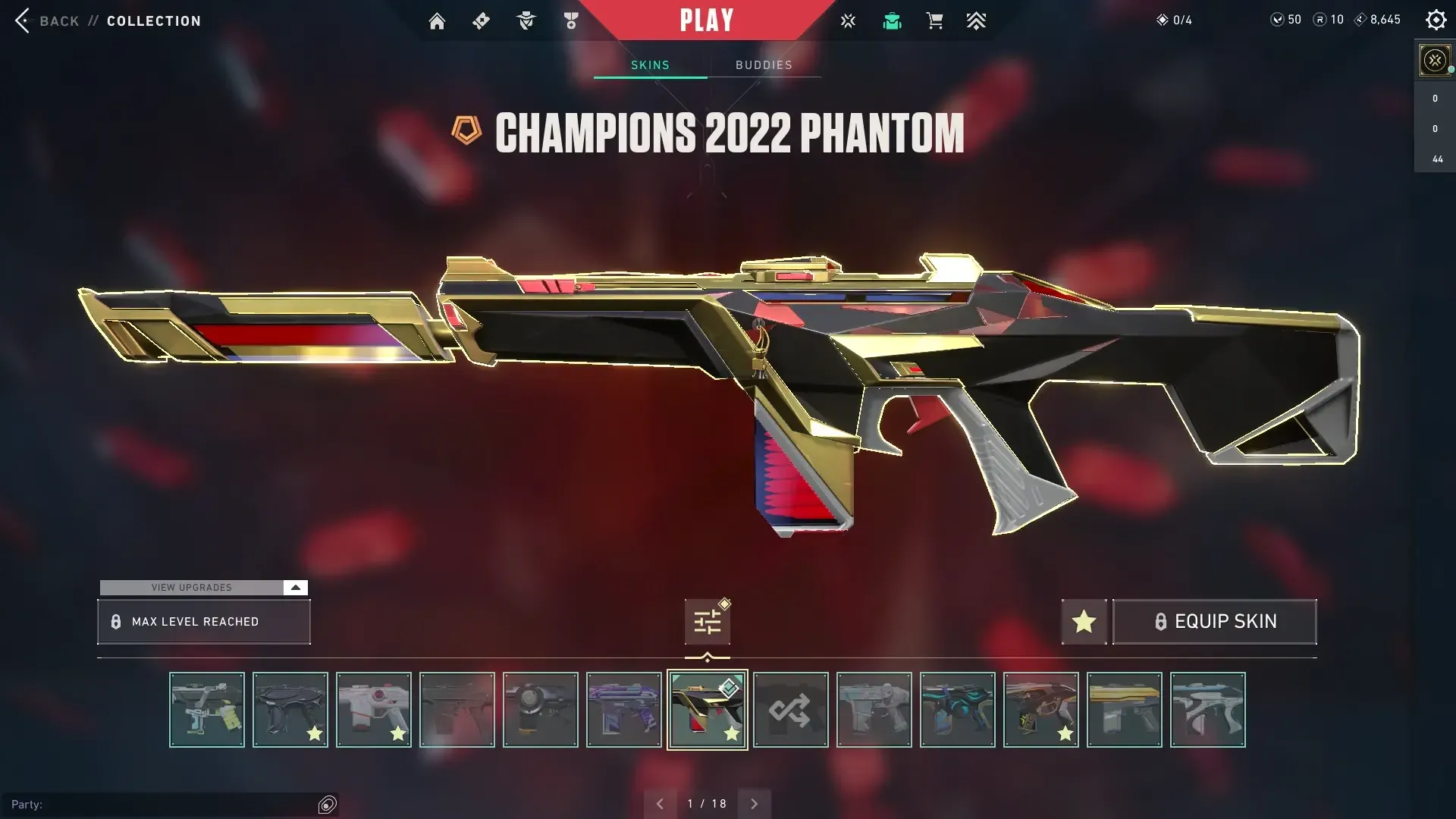
Task: Collapse the View Upgrades panel
Action: click(x=294, y=587)
